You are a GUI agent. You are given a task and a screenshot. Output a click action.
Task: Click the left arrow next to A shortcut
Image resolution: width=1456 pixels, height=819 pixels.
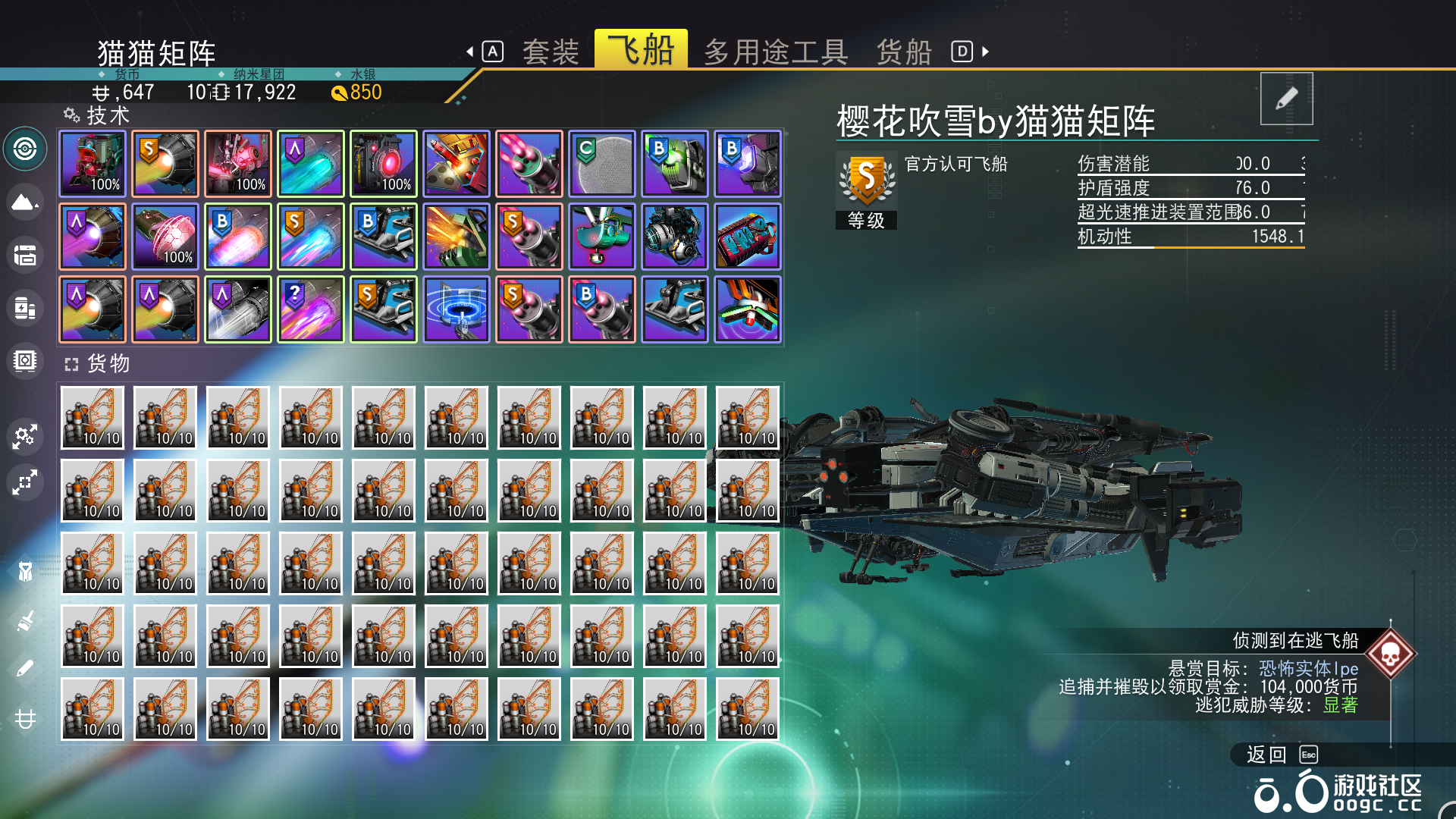pos(472,51)
